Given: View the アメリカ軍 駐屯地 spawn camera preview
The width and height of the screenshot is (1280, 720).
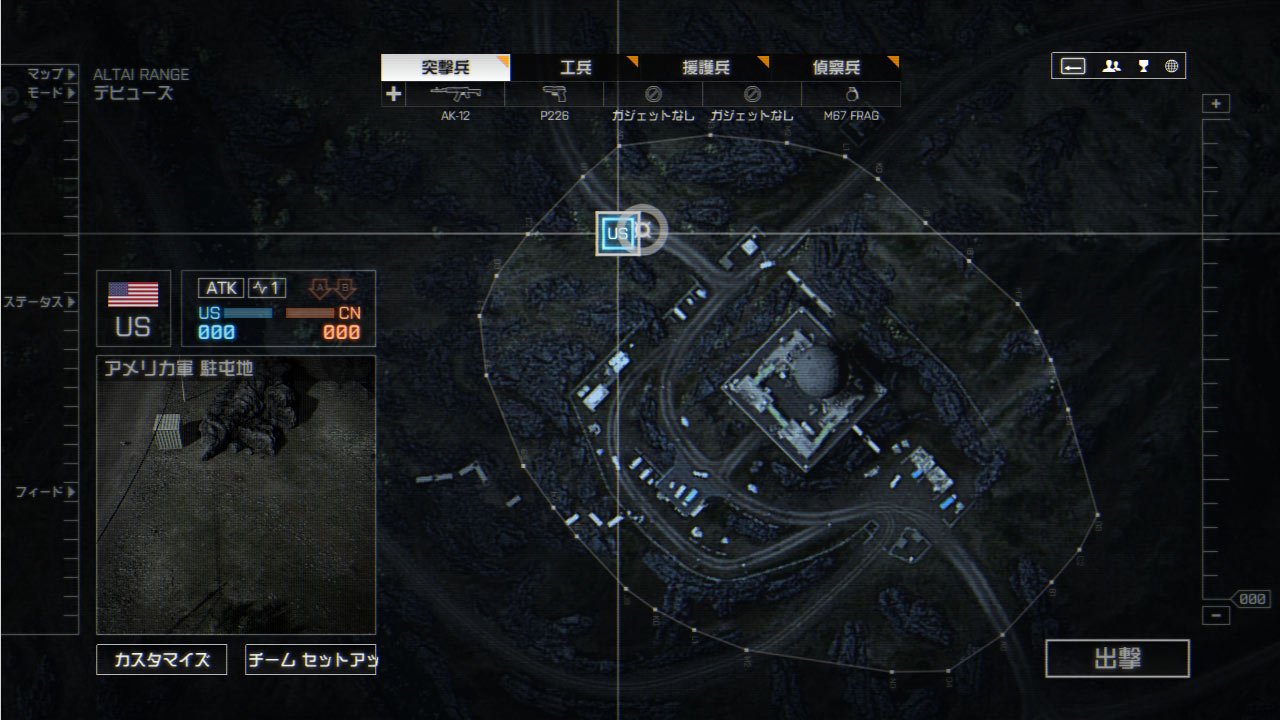Looking at the screenshot, I should pos(236,495).
